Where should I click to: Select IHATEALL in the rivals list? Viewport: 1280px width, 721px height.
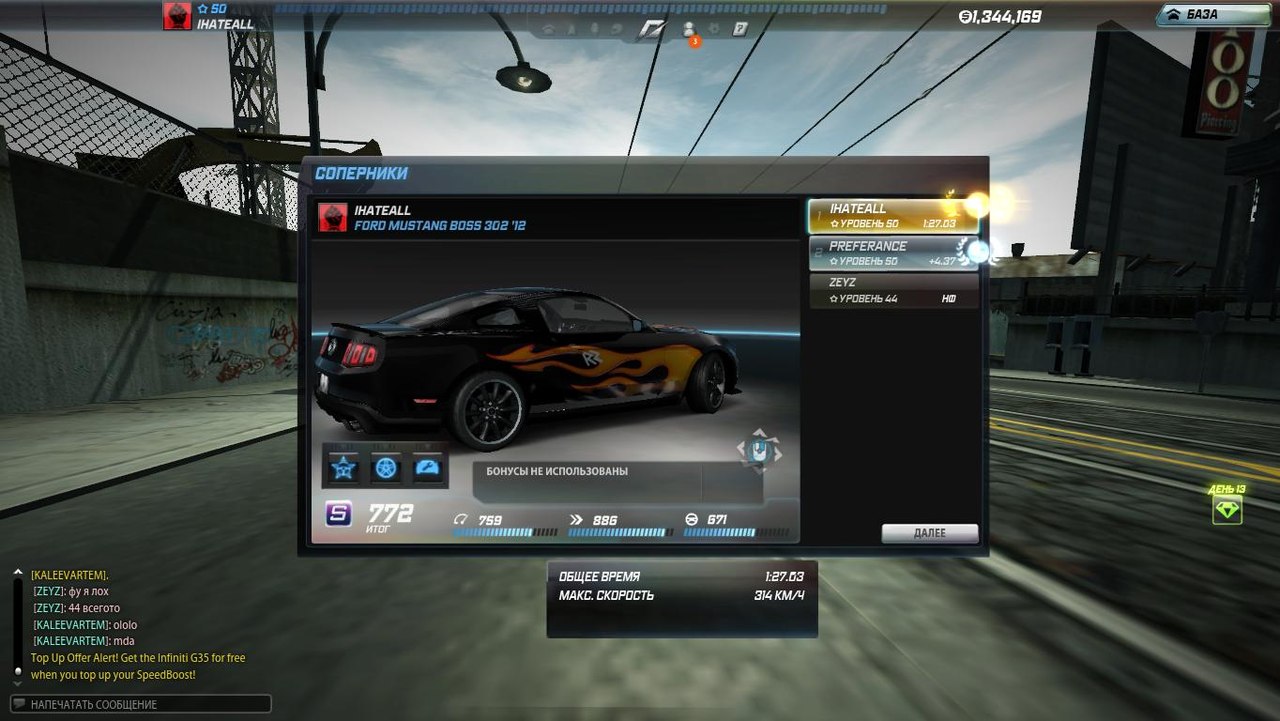(x=892, y=216)
